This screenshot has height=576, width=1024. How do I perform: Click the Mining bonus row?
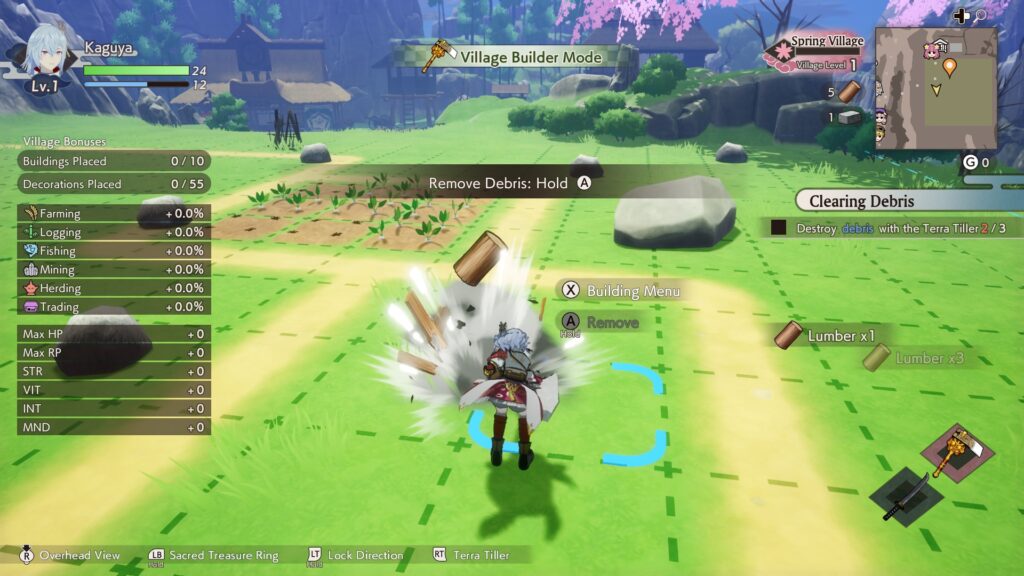tap(114, 269)
